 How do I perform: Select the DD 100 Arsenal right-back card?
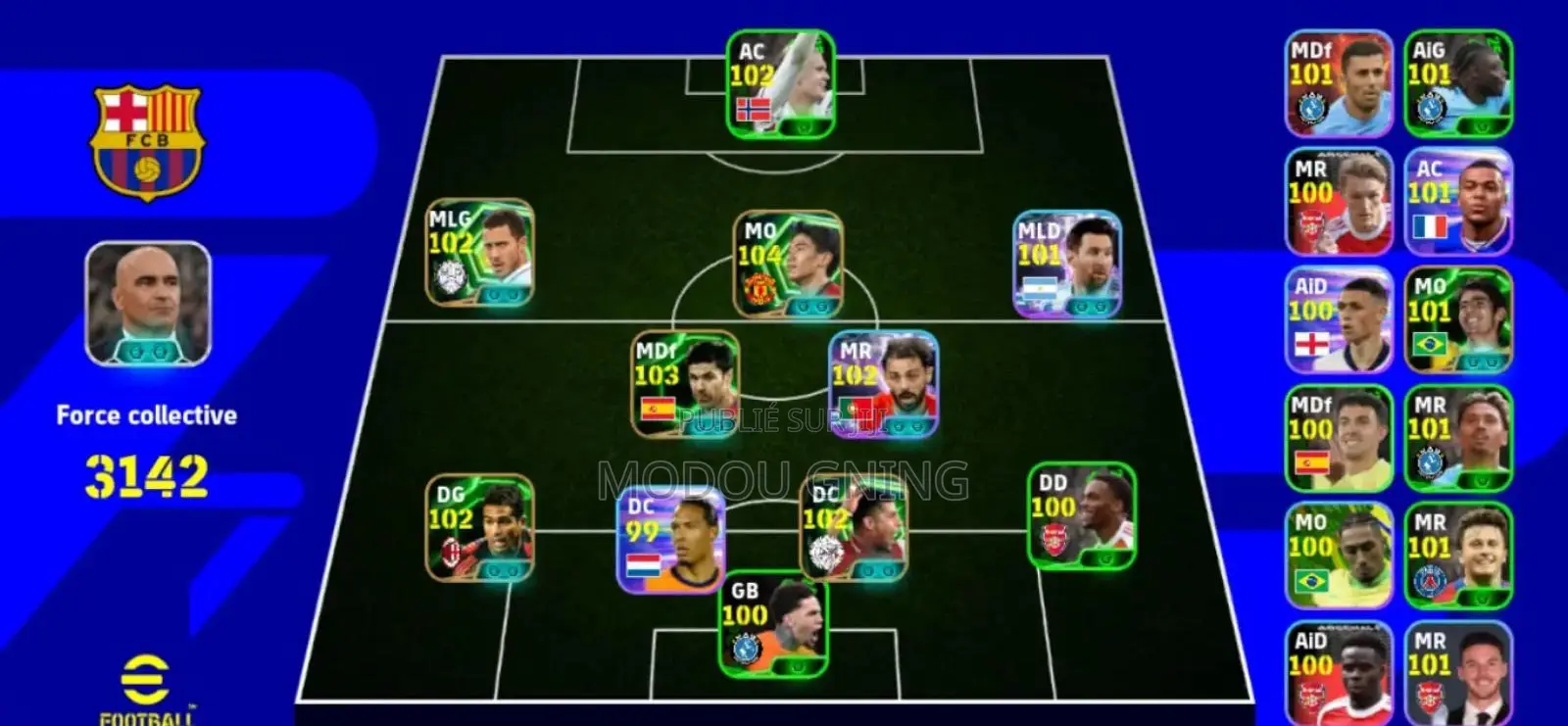point(1082,516)
